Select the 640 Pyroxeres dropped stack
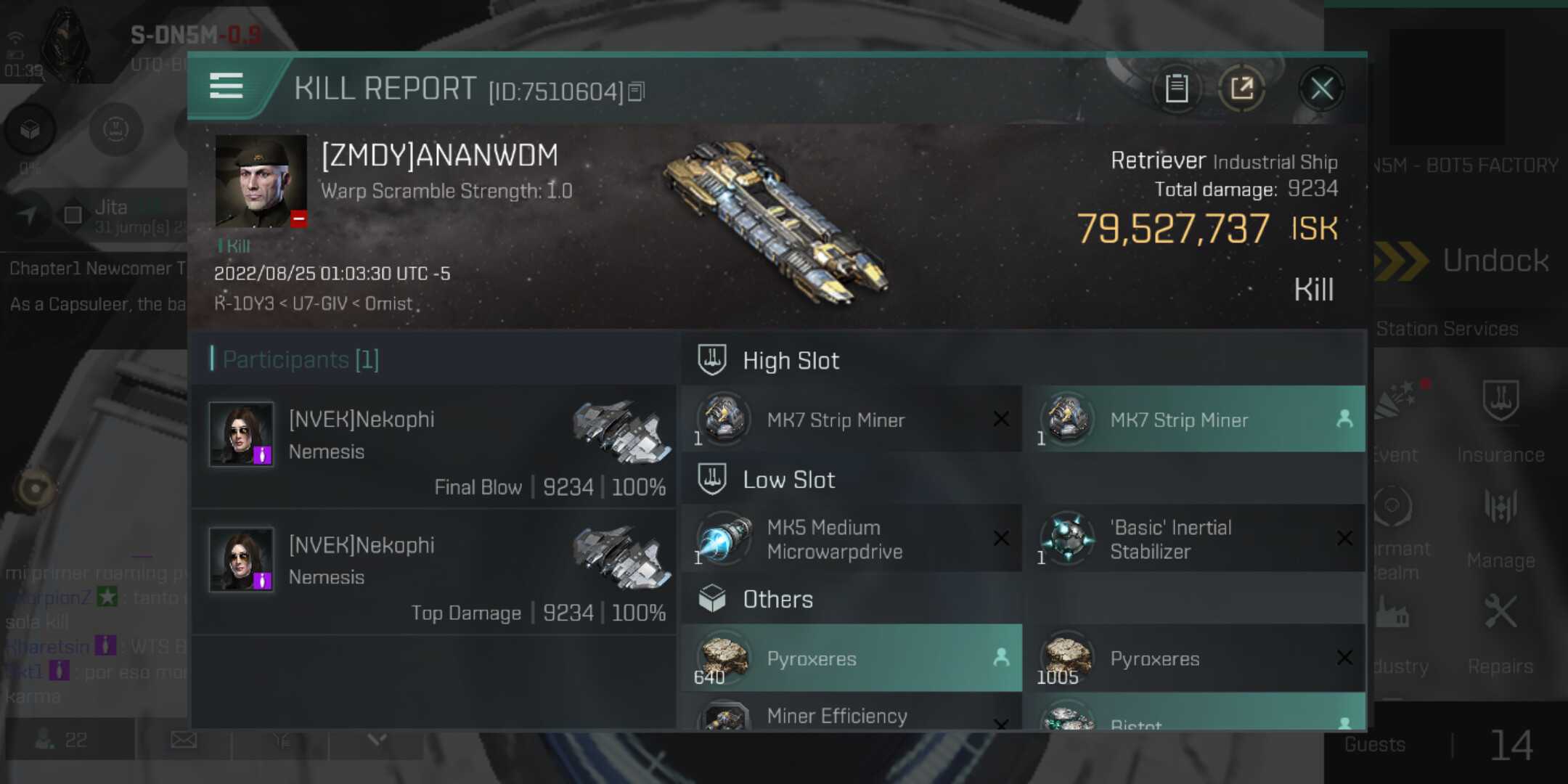 (x=851, y=658)
